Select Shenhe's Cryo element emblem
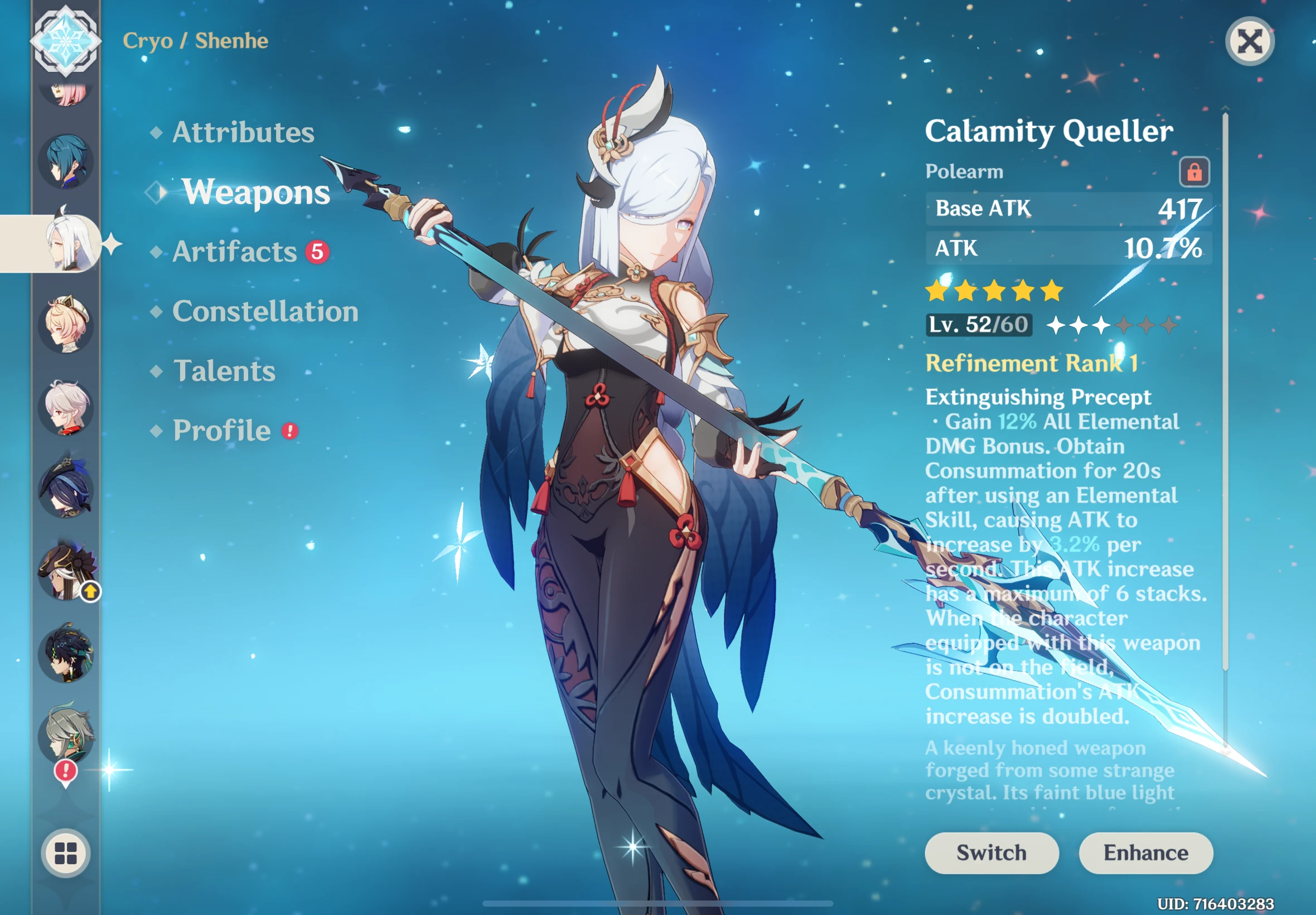The width and height of the screenshot is (1316, 915). [65, 41]
